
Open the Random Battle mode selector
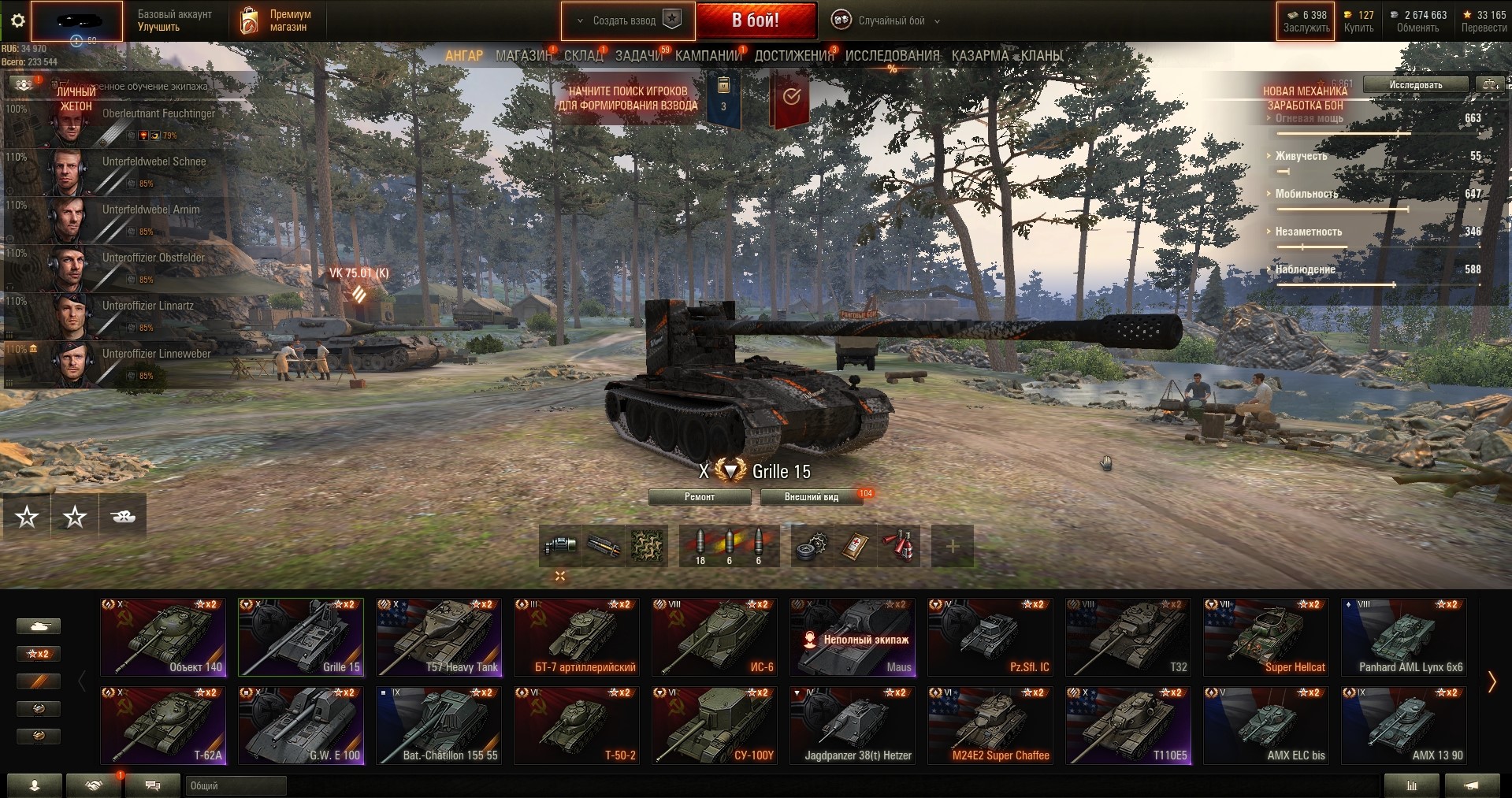click(891, 20)
